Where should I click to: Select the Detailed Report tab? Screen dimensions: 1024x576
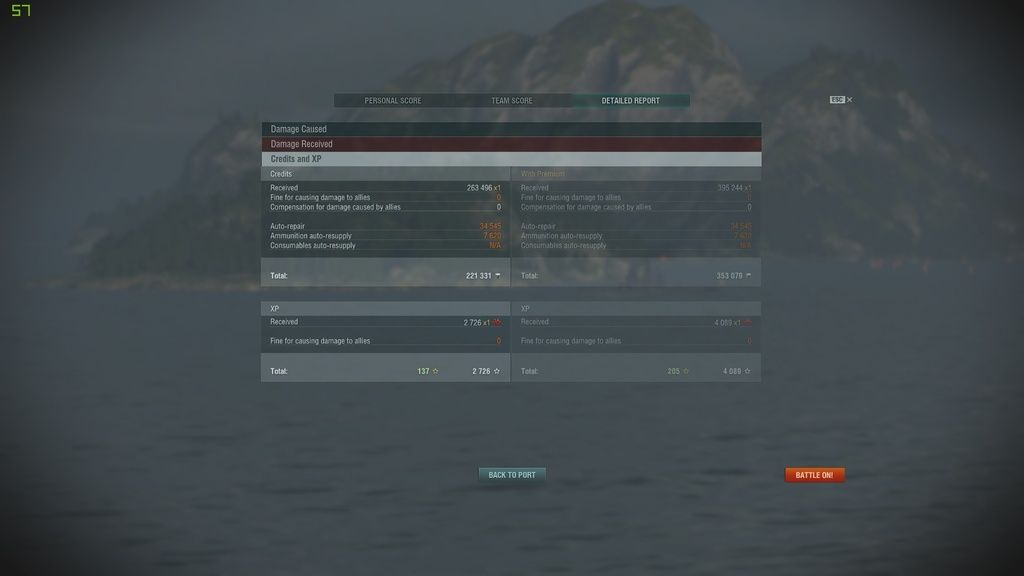point(630,101)
